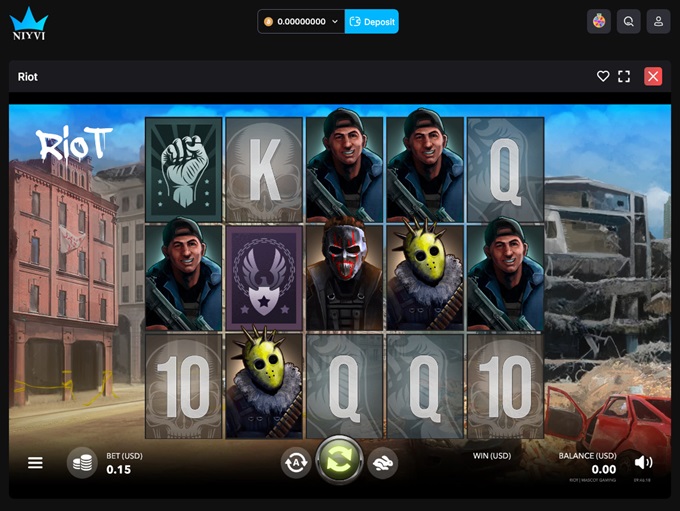
Task: Expand the game to fullscreen
Action: point(624,76)
